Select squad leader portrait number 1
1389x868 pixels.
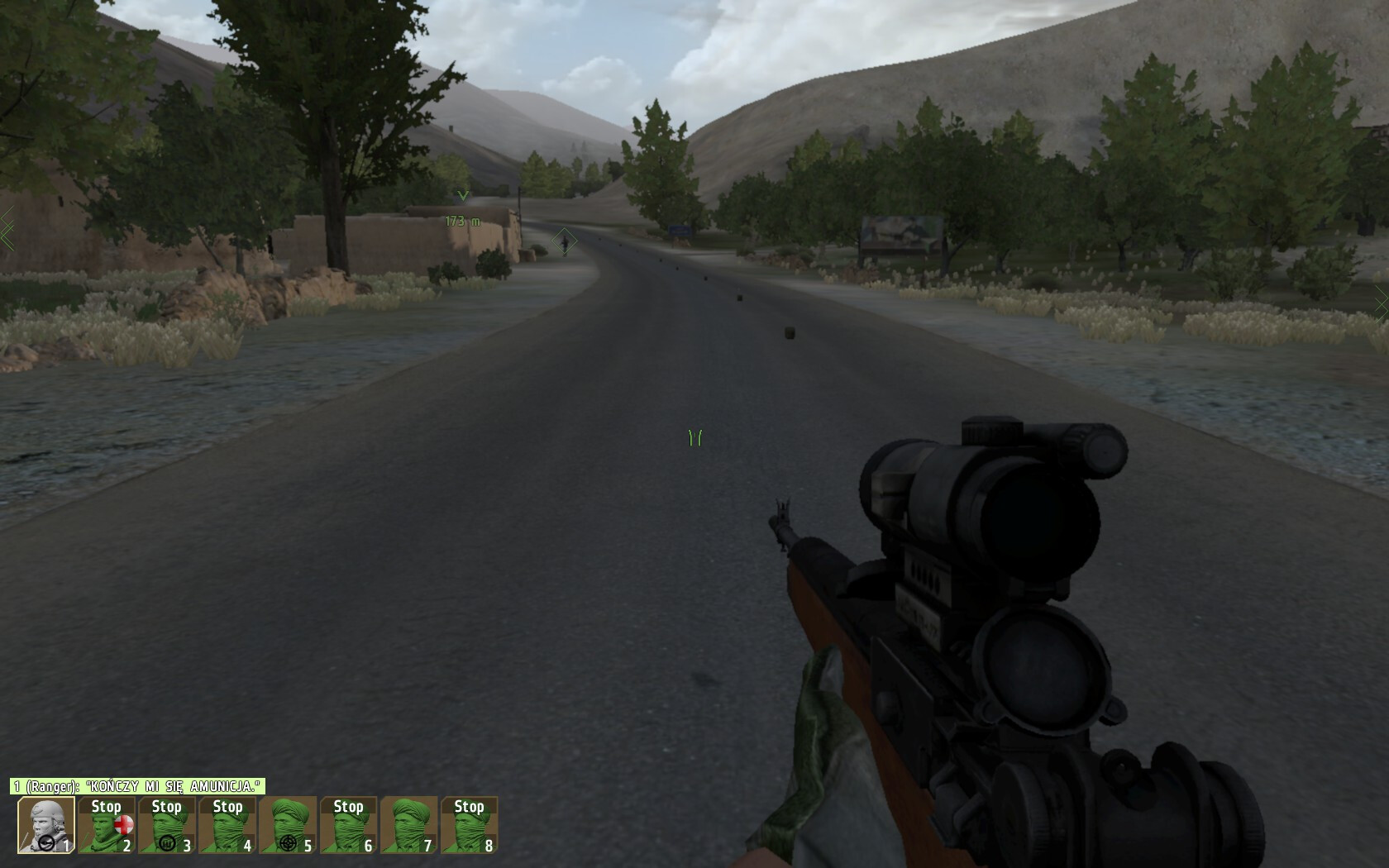46,824
